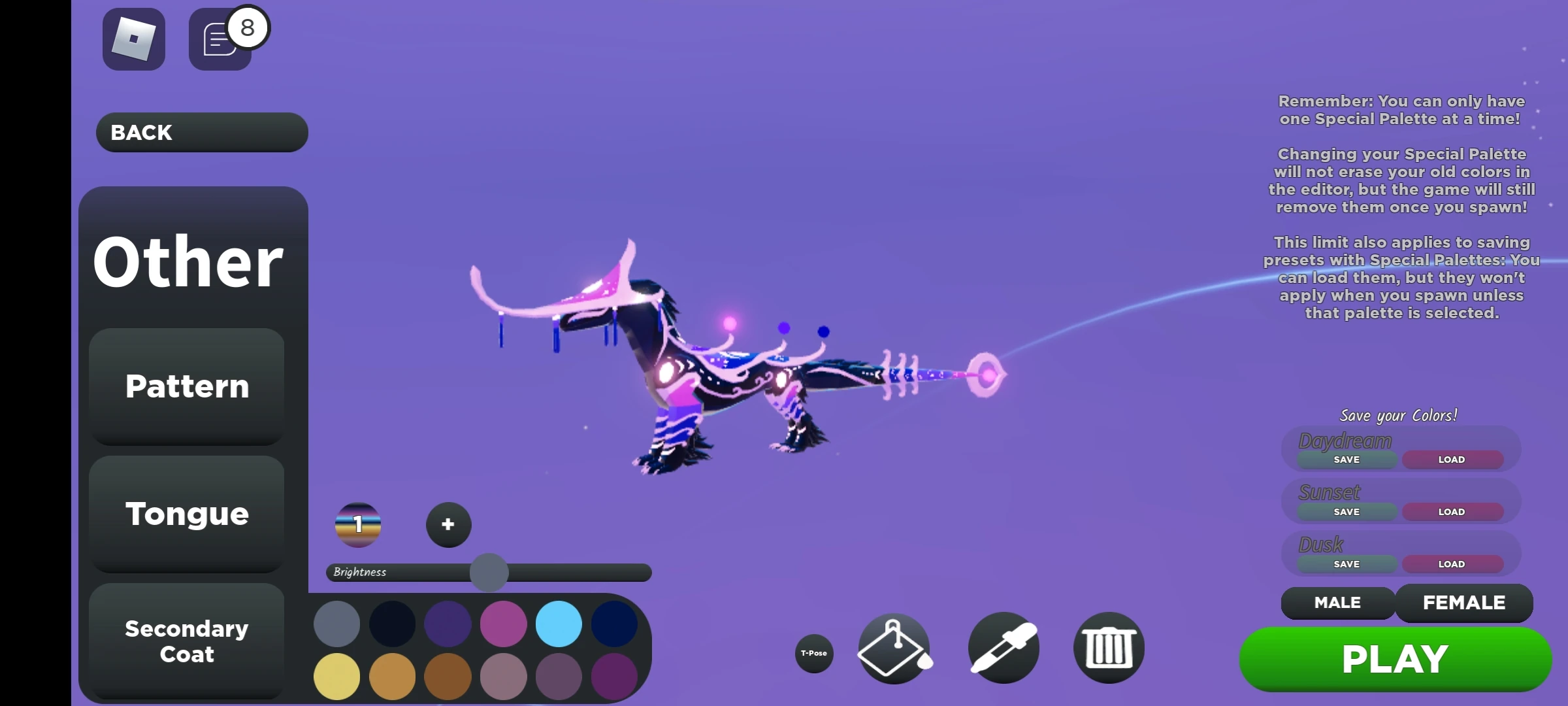The image size is (1568, 706).
Task: Select the paint bucket fill tool
Action: (894, 647)
